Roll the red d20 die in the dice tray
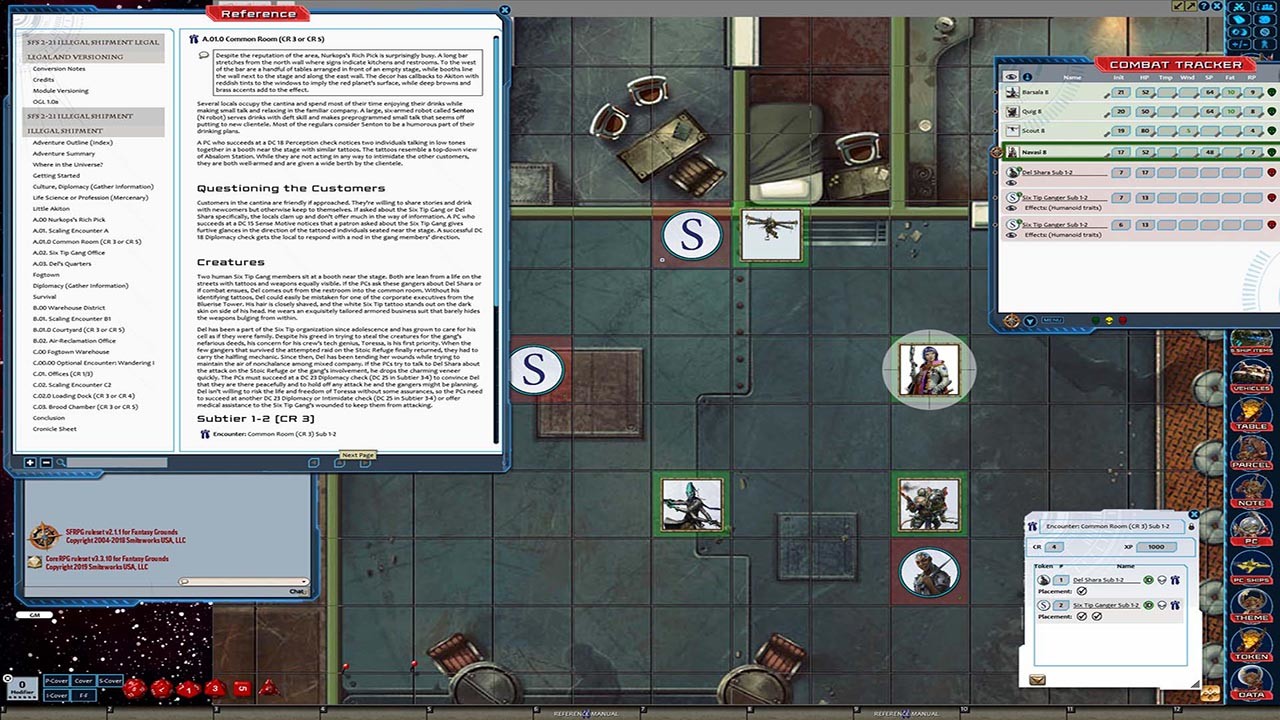The width and height of the screenshot is (1280, 720). (x=135, y=688)
